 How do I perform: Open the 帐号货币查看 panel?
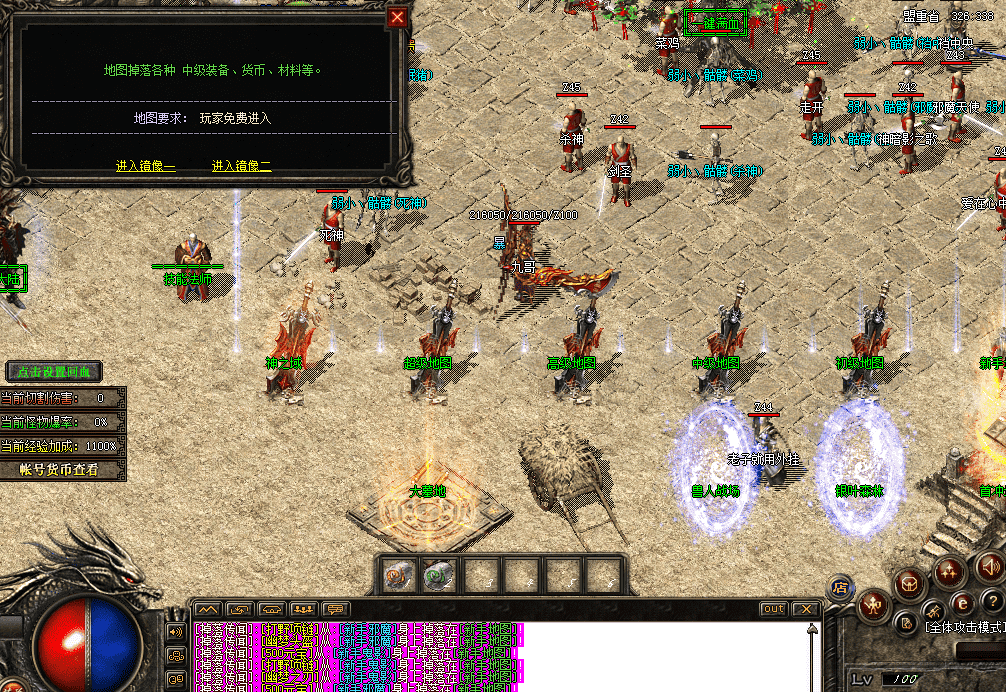pyautogui.click(x=60, y=470)
